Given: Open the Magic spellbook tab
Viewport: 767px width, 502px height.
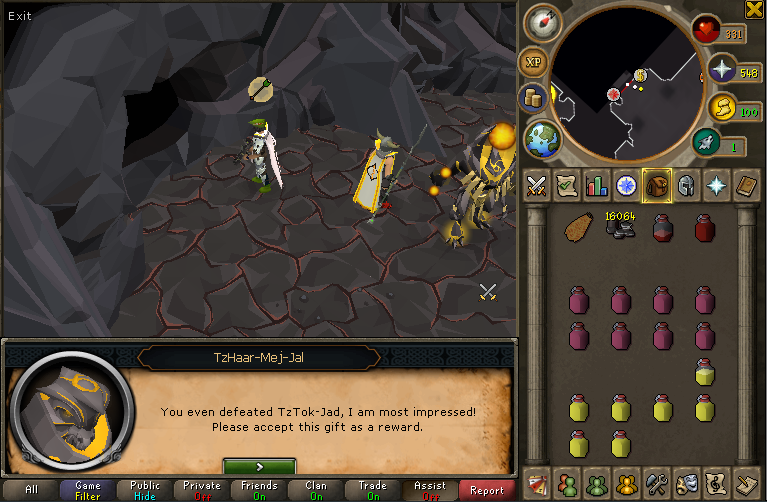Looking at the screenshot, I should coord(747,185).
